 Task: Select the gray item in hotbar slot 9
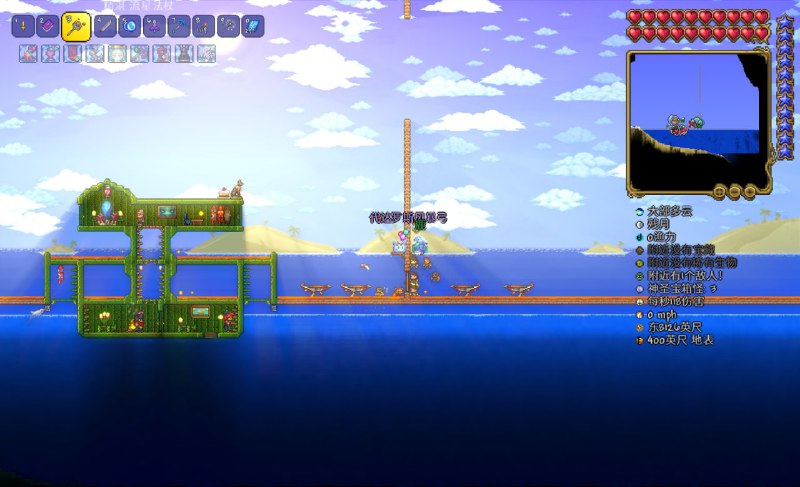point(228,26)
